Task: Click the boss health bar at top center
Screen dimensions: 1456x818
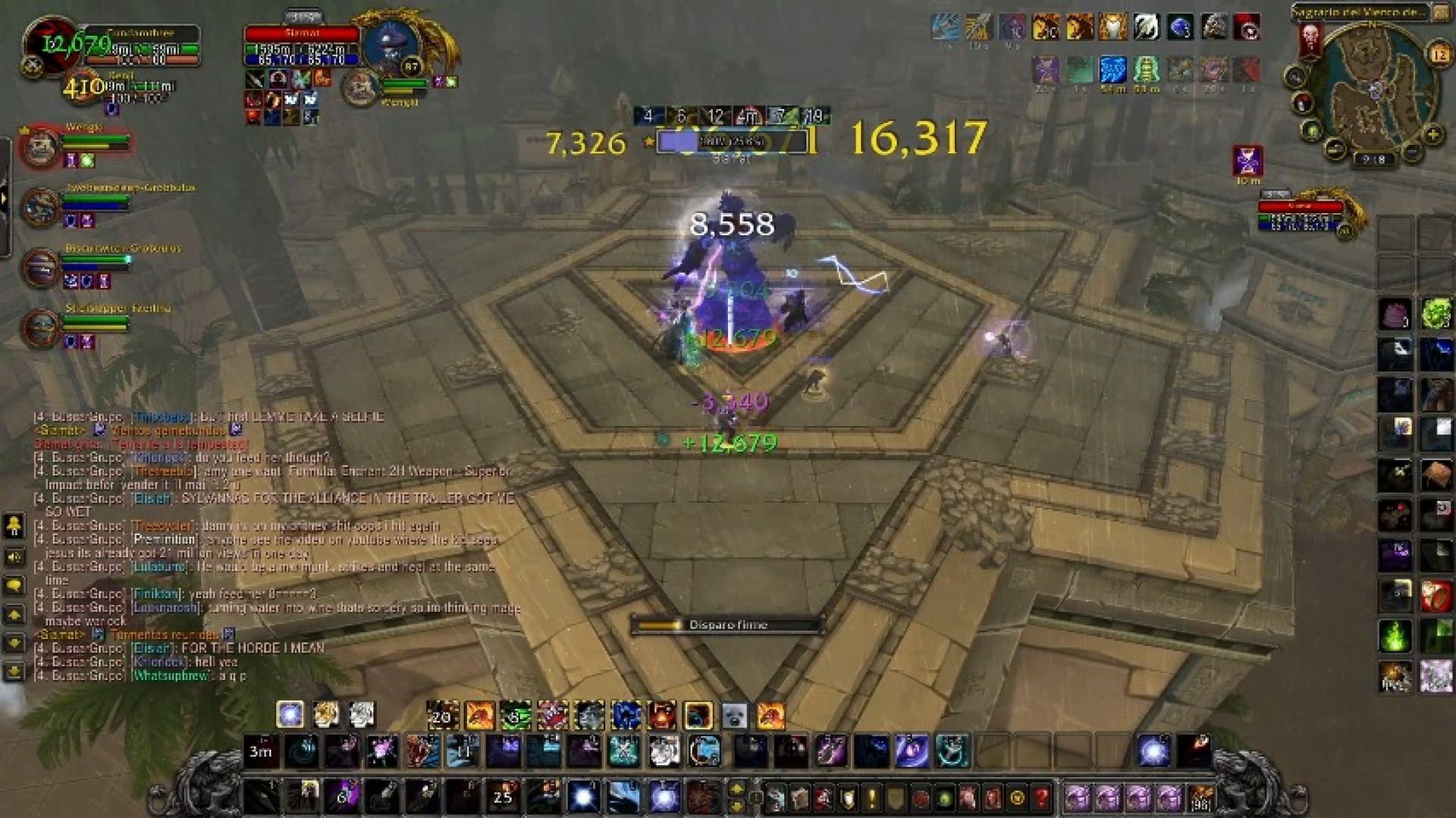Action: point(732,142)
